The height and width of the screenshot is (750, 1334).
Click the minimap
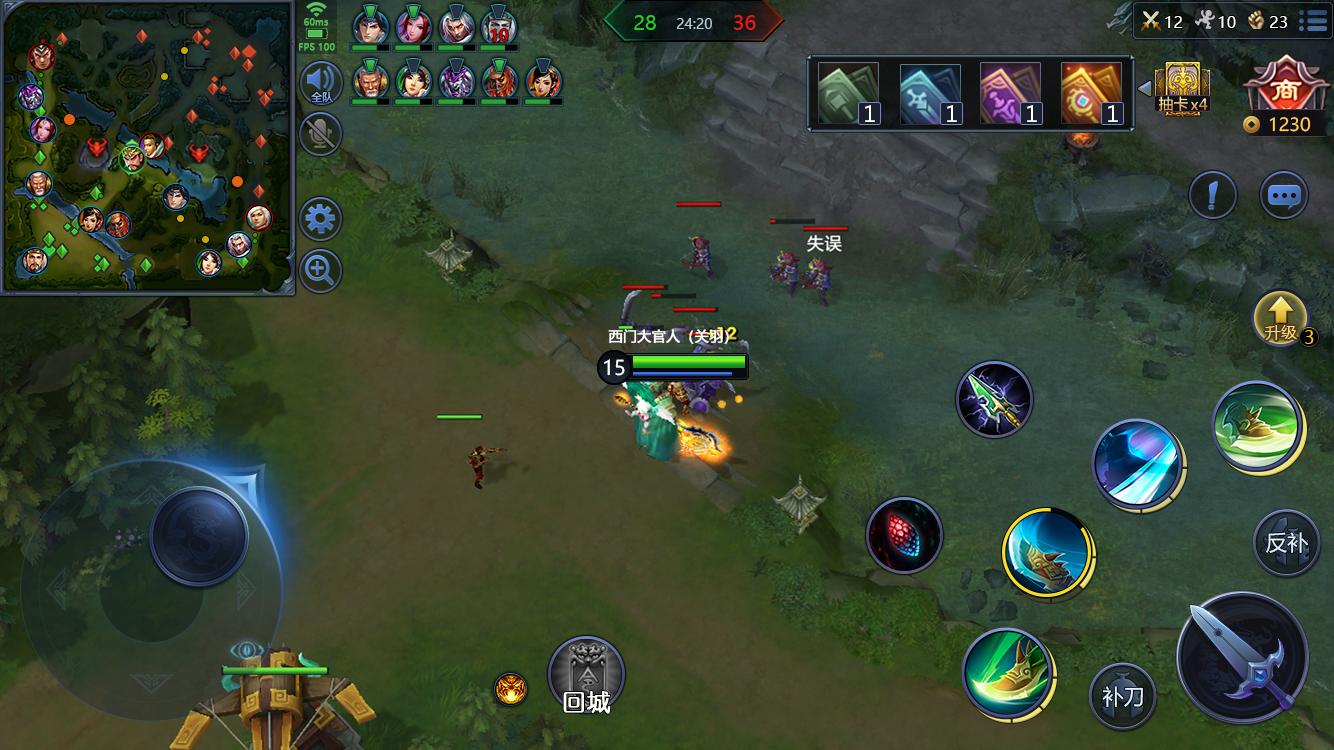pos(148,148)
